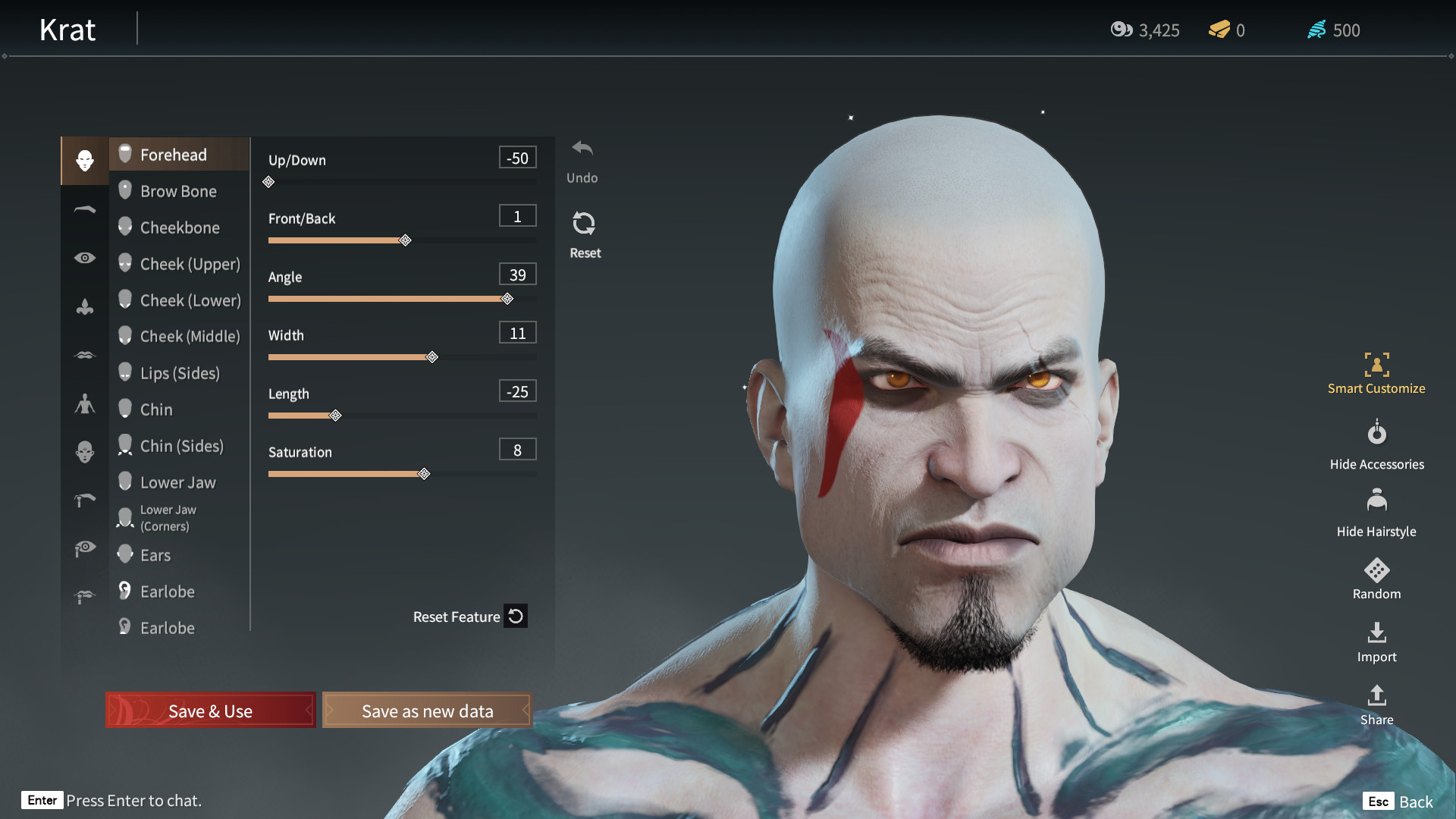The height and width of the screenshot is (819, 1456).
Task: Select the Brow Bone feature
Action: (x=178, y=191)
